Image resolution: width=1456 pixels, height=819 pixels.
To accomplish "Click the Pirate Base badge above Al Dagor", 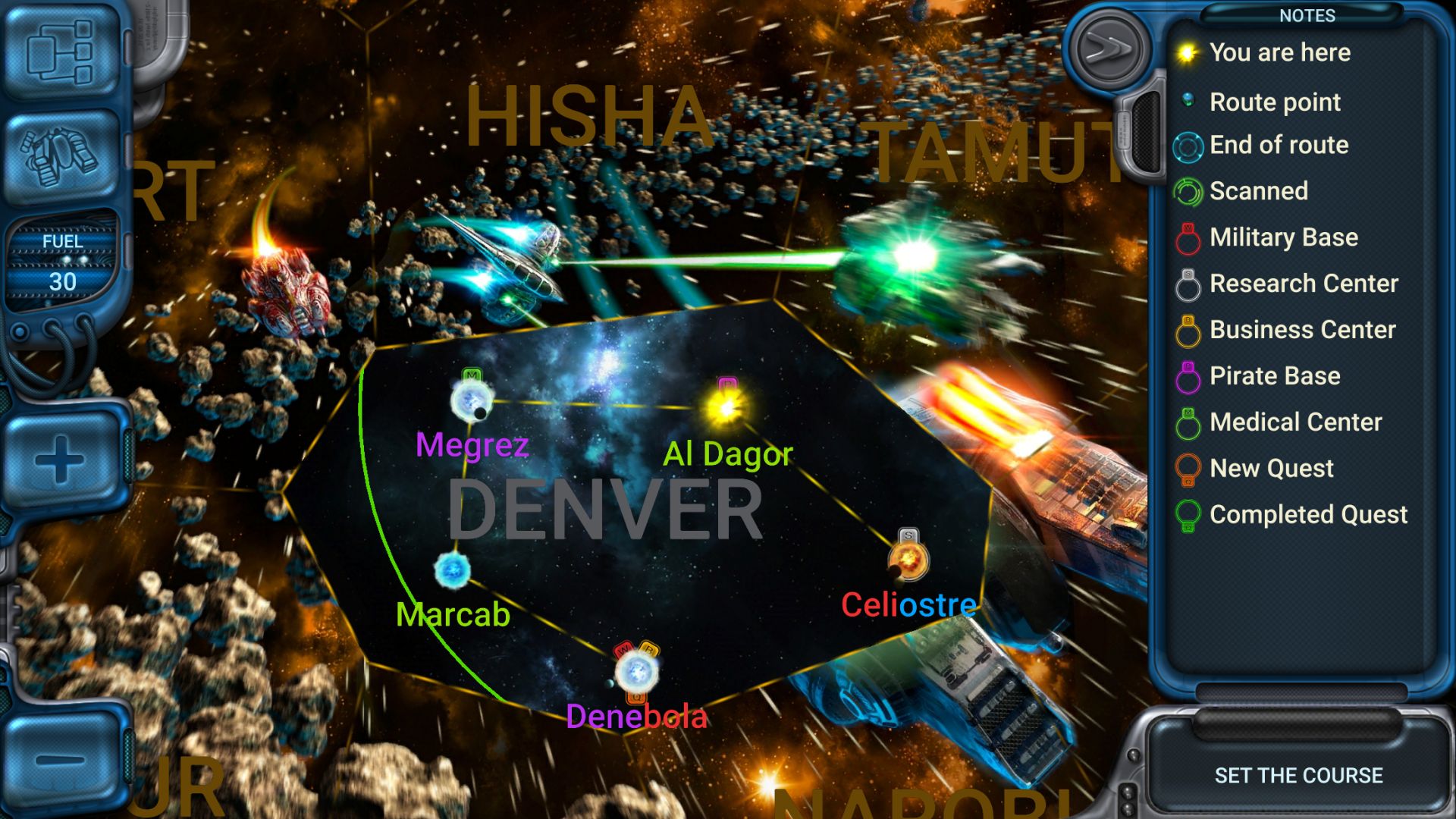I will click(x=729, y=384).
